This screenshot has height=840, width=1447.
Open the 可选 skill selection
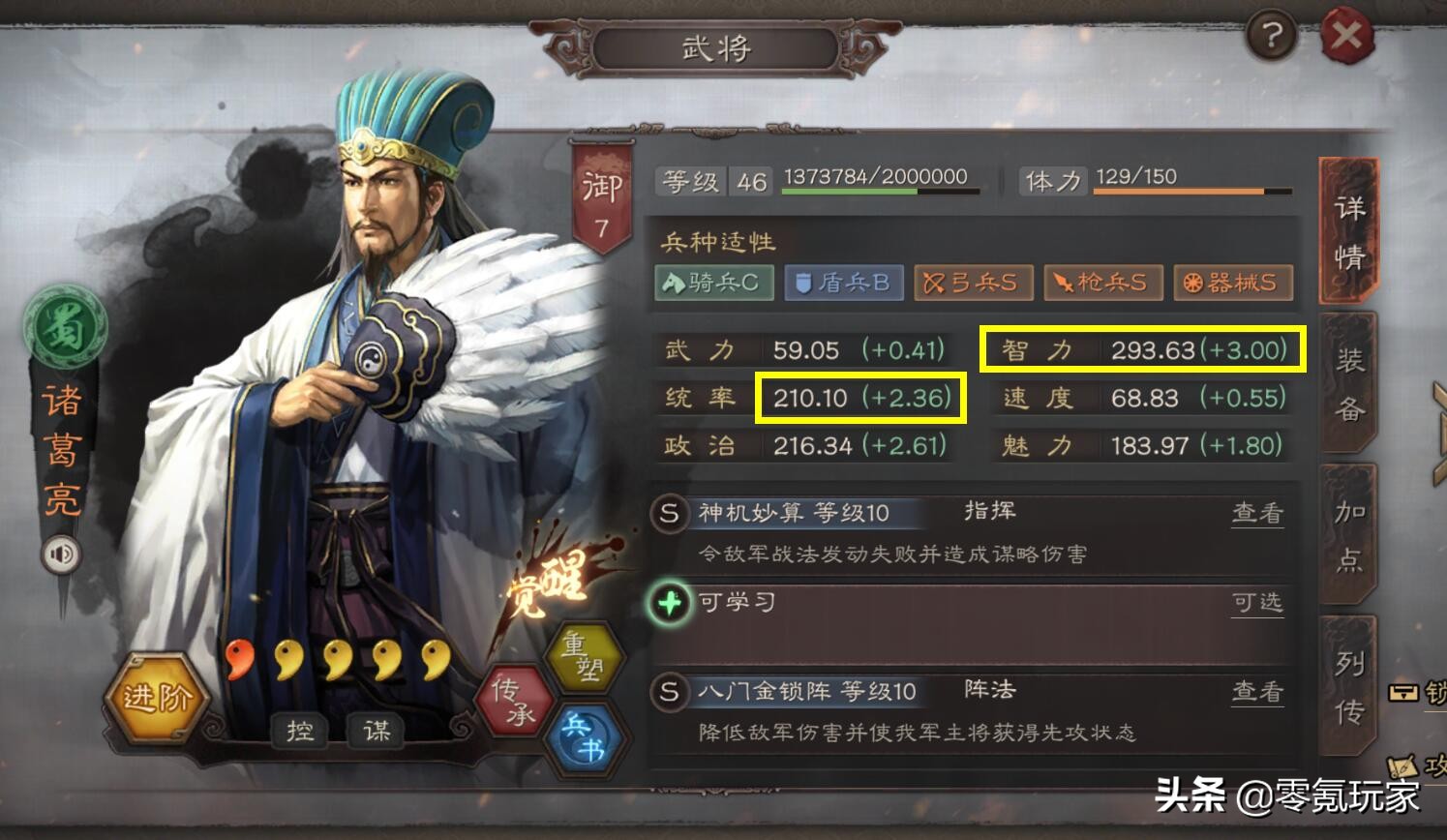(1258, 602)
